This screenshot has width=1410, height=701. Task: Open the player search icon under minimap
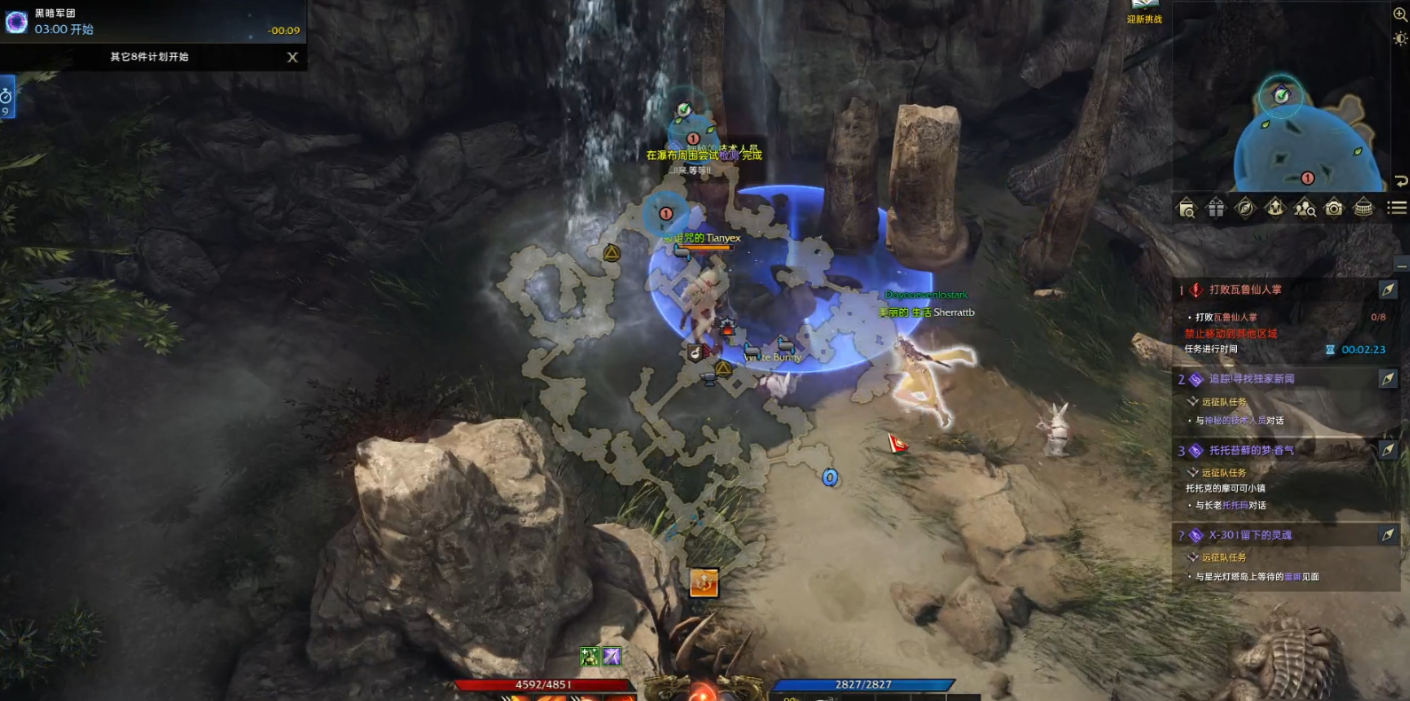1304,208
